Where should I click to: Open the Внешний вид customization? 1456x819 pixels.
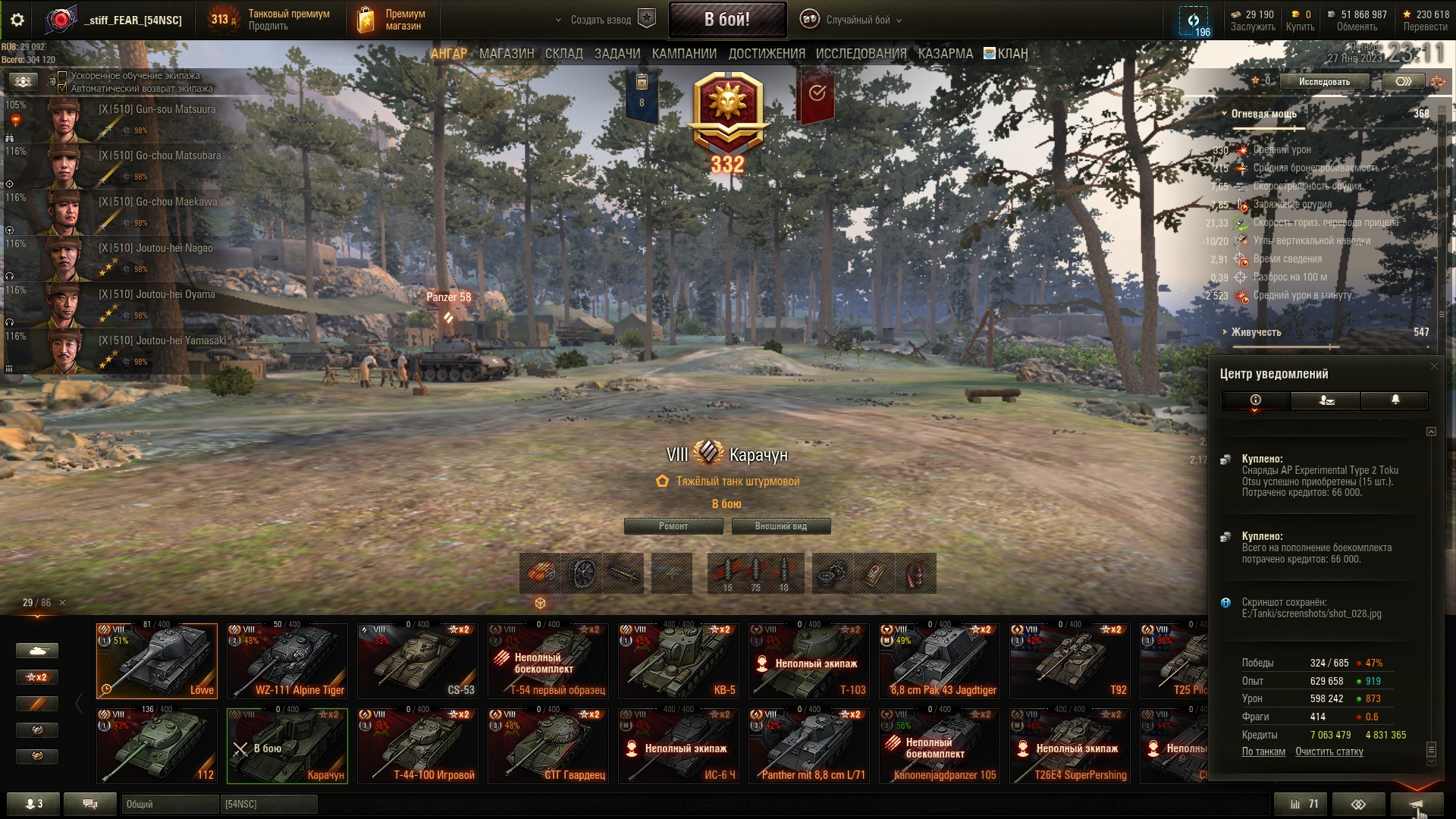[780, 526]
